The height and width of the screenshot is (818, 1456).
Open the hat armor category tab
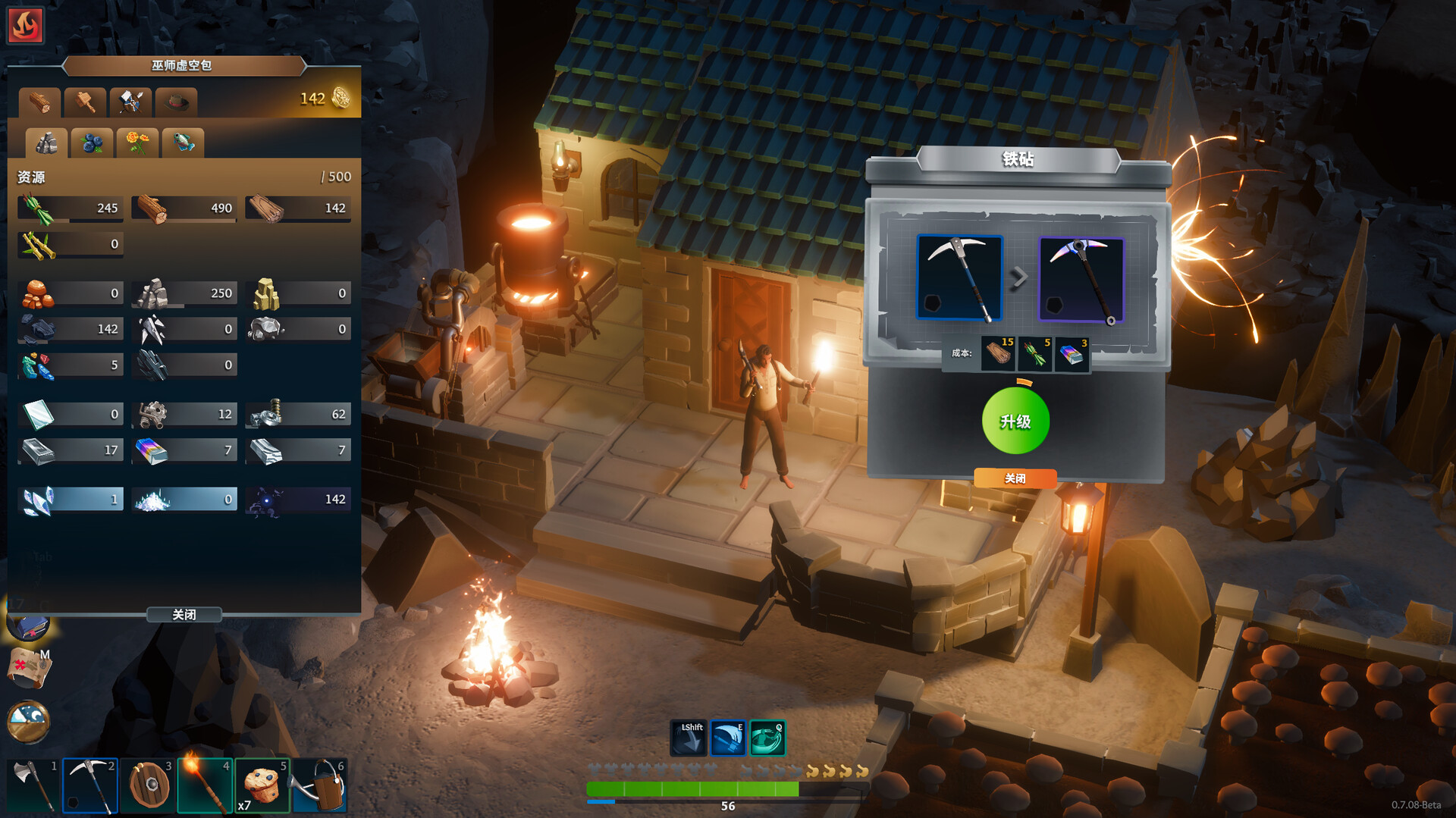coord(175,102)
